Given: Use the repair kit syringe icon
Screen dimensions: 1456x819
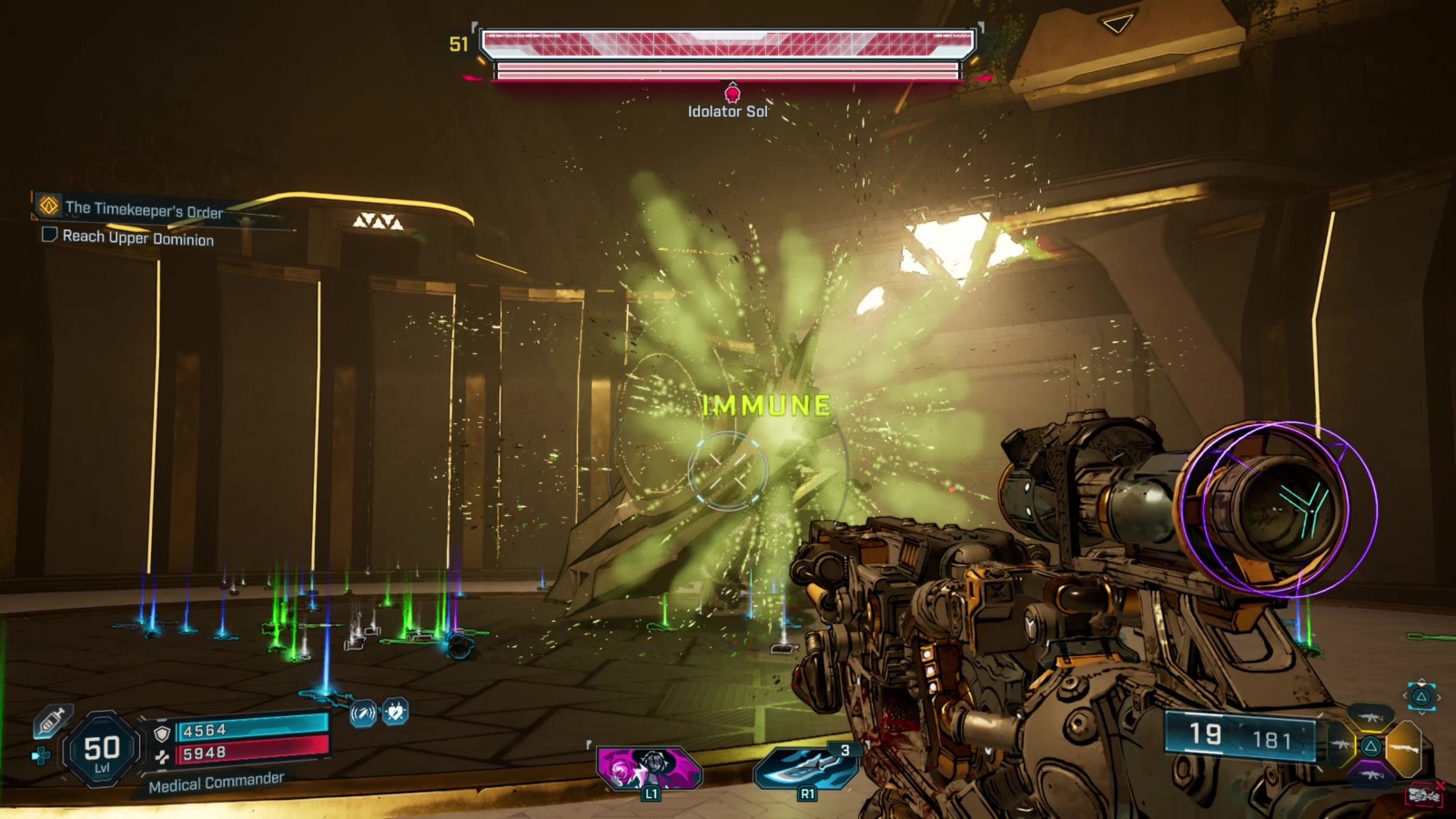Looking at the screenshot, I should click(x=51, y=723).
